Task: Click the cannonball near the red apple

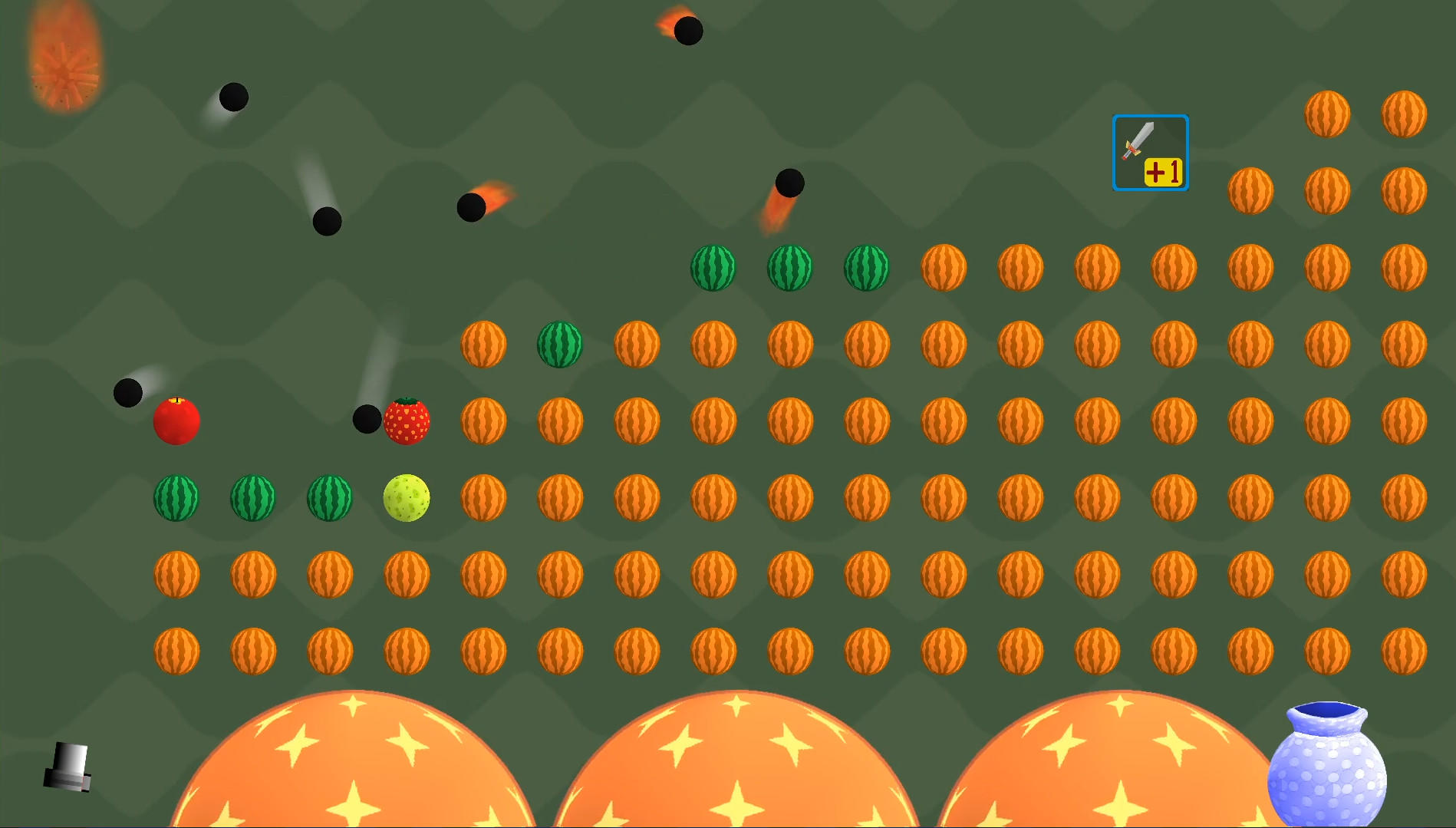Action: [x=128, y=393]
